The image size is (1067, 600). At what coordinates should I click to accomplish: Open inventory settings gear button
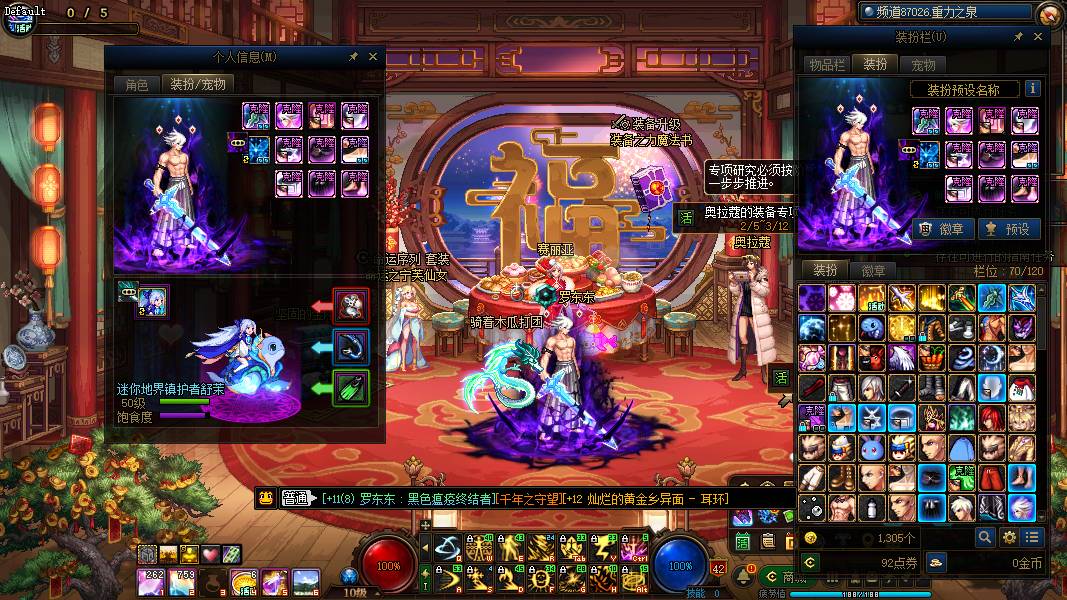coord(1009,537)
